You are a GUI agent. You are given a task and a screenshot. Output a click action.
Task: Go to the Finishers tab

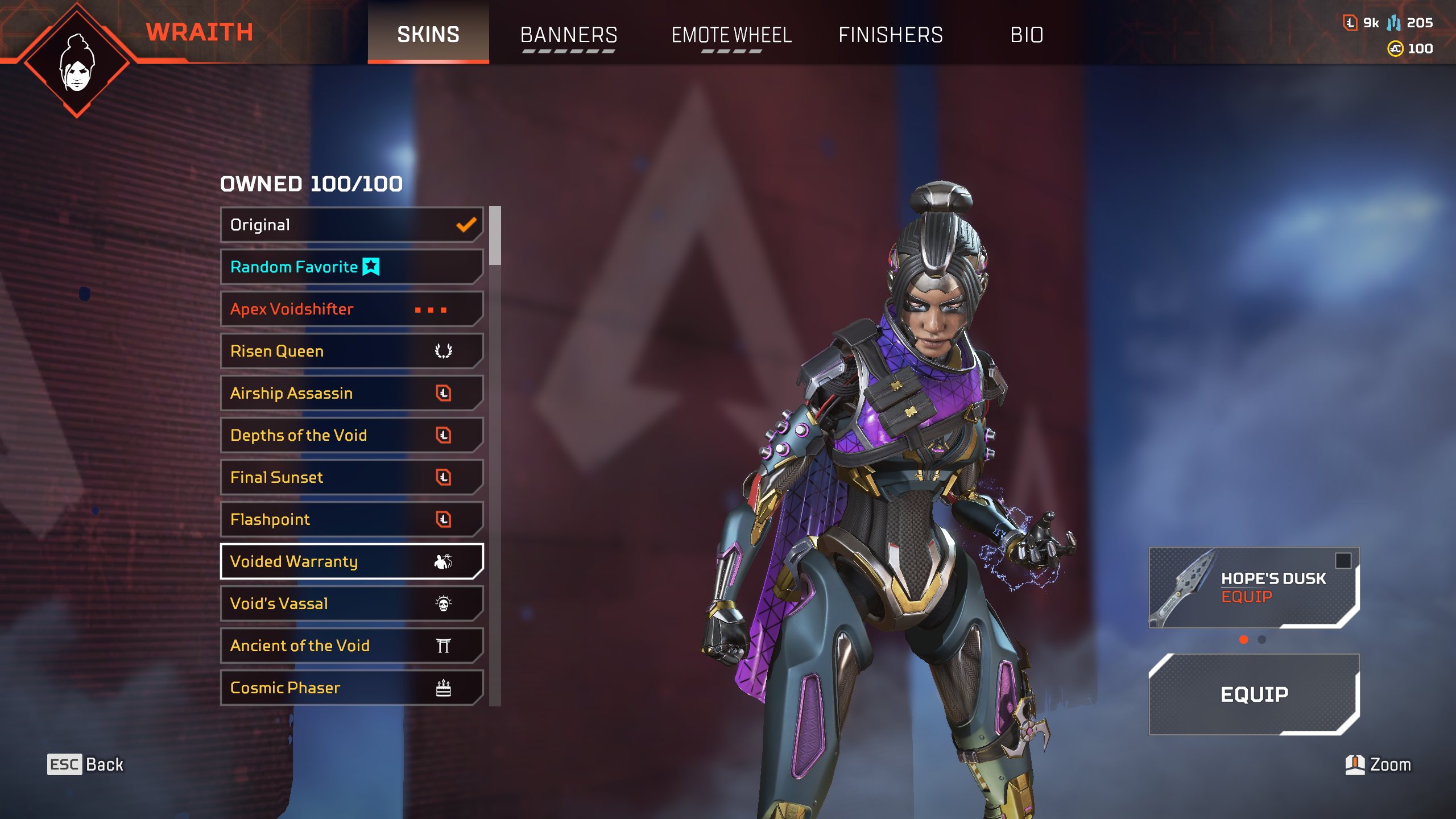pyautogui.click(x=891, y=35)
